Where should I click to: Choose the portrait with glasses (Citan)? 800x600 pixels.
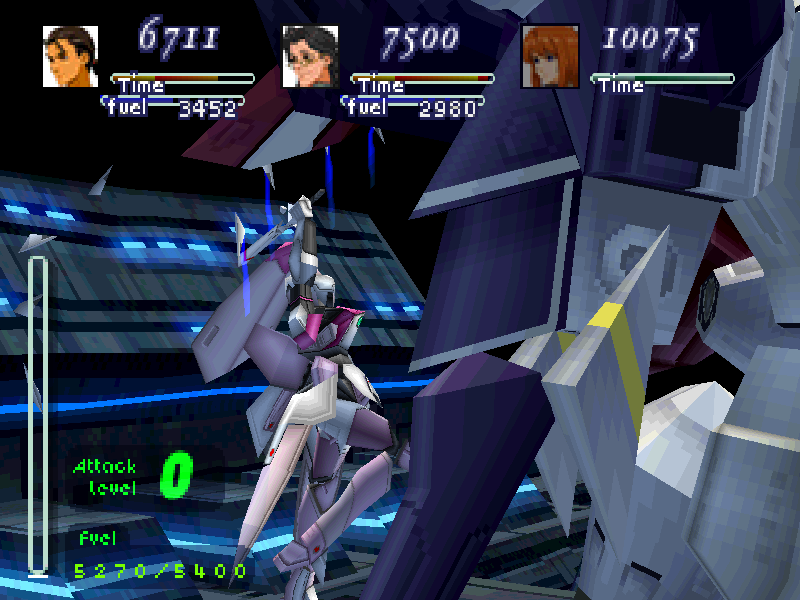pos(310,56)
